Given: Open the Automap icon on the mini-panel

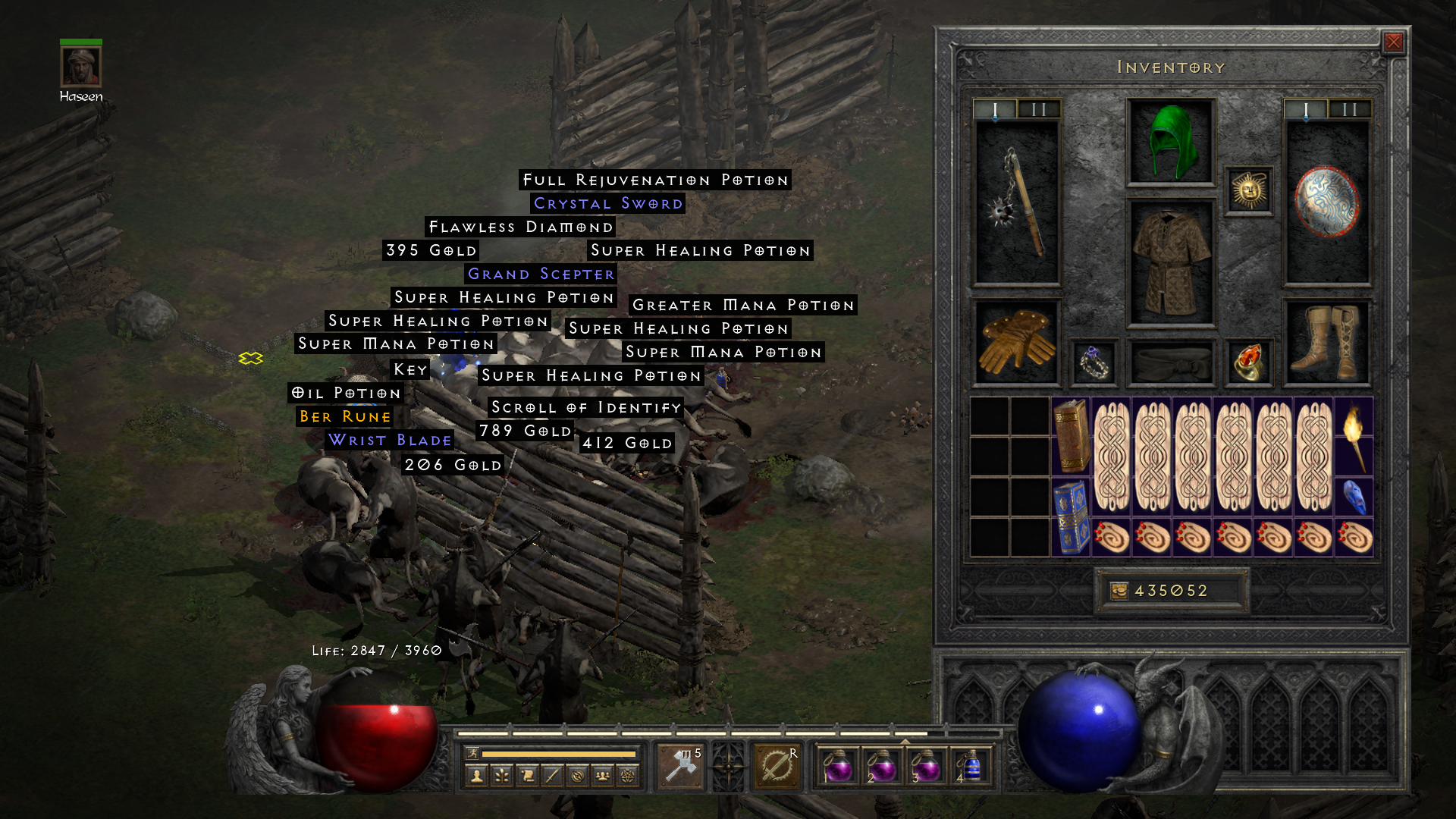Looking at the screenshot, I should 578,774.
